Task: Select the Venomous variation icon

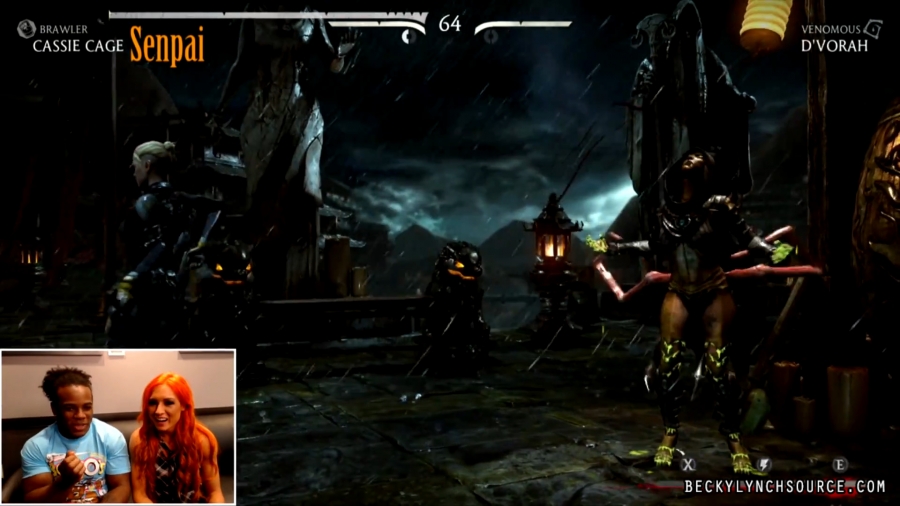Action: (873, 28)
